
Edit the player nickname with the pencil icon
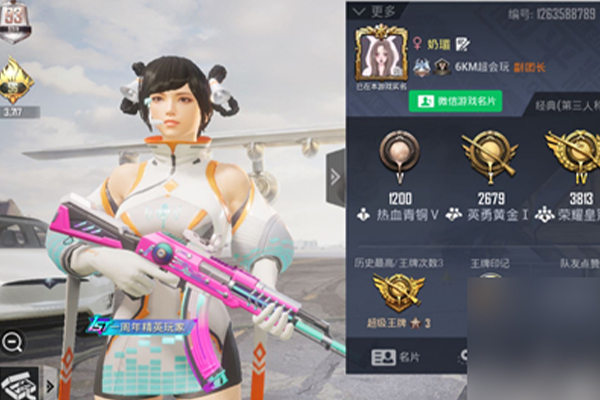(464, 45)
